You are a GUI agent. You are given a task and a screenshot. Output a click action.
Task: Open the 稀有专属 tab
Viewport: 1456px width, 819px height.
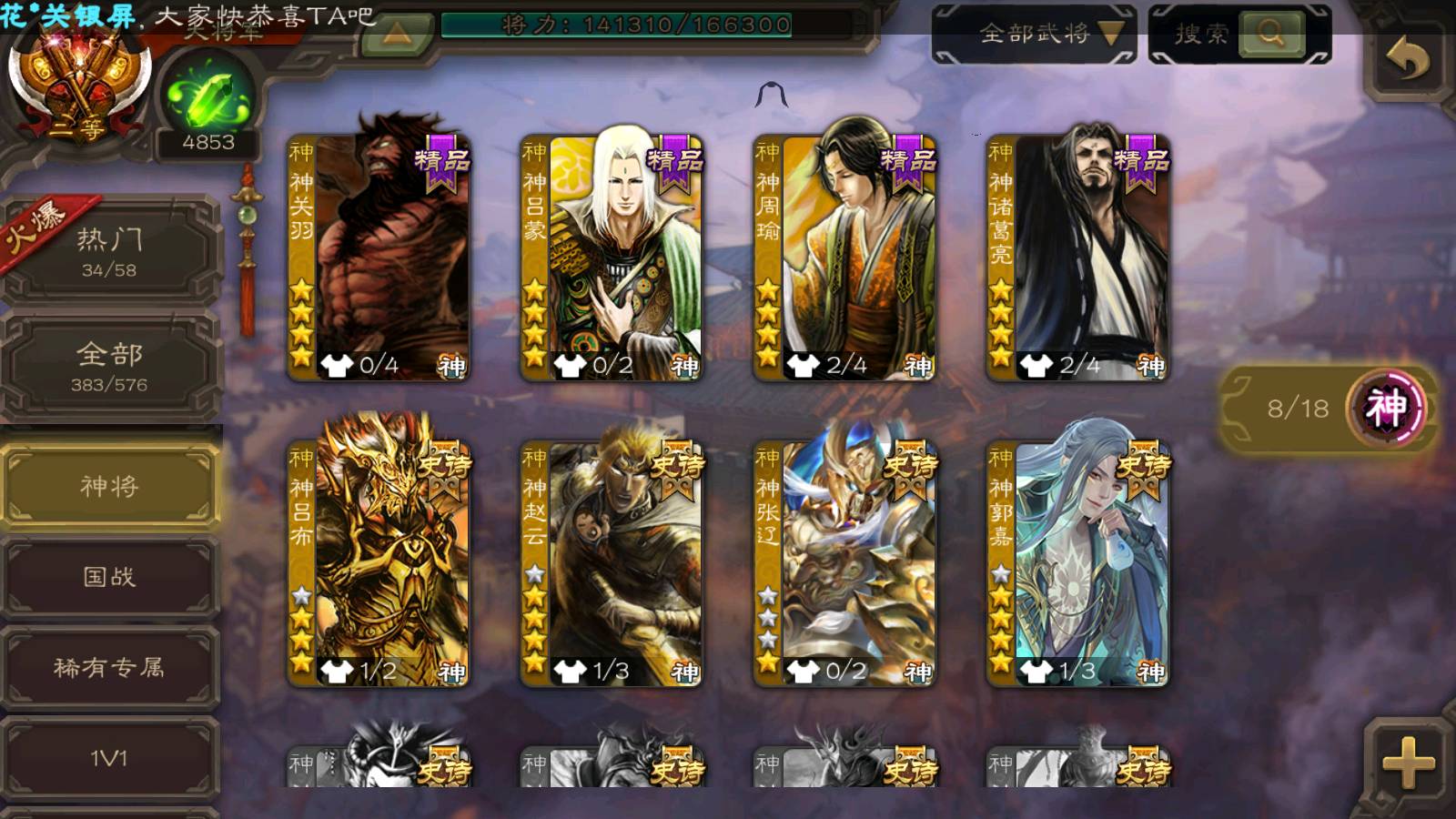tap(109, 668)
